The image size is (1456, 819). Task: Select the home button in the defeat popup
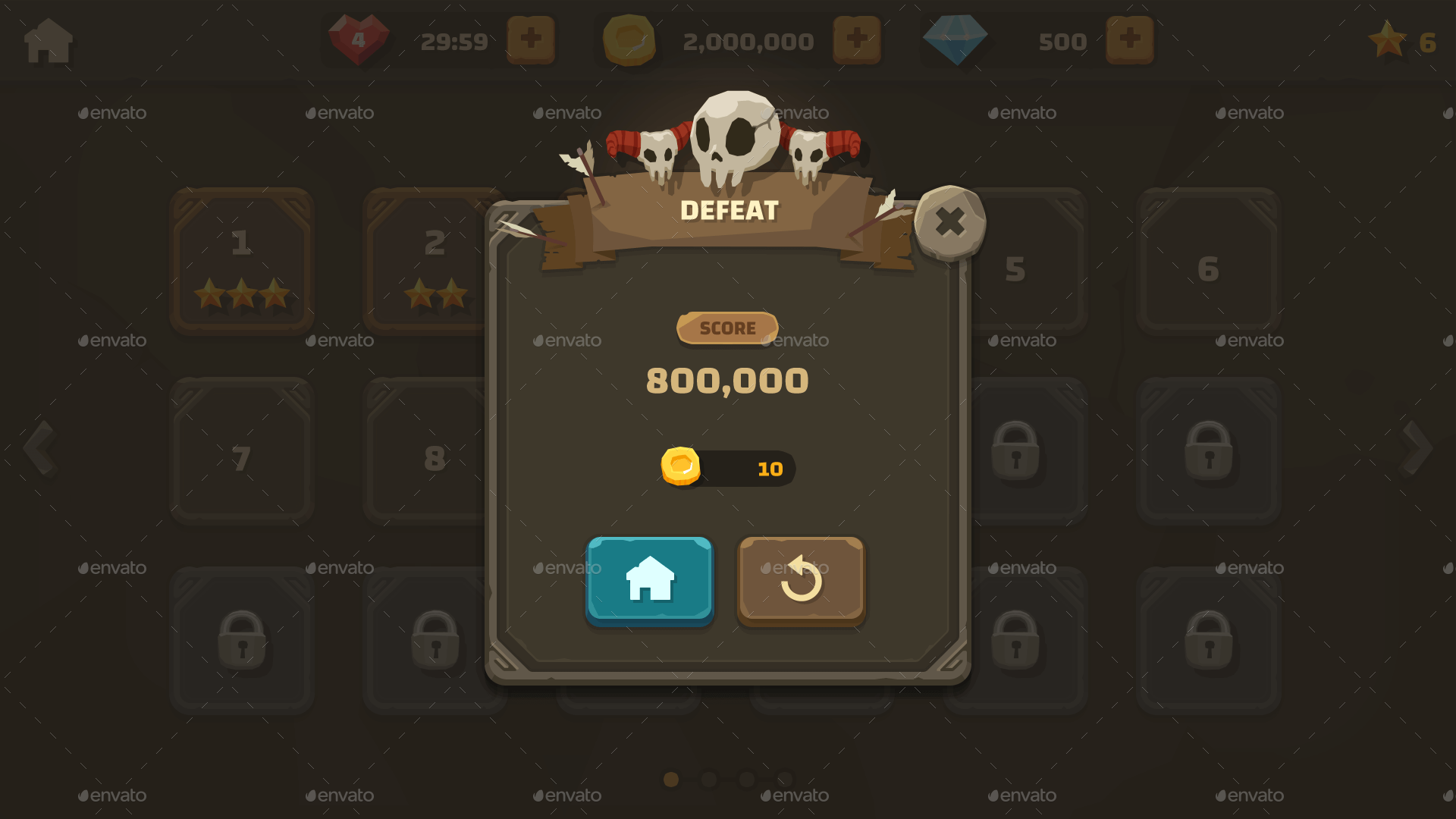[x=649, y=580]
